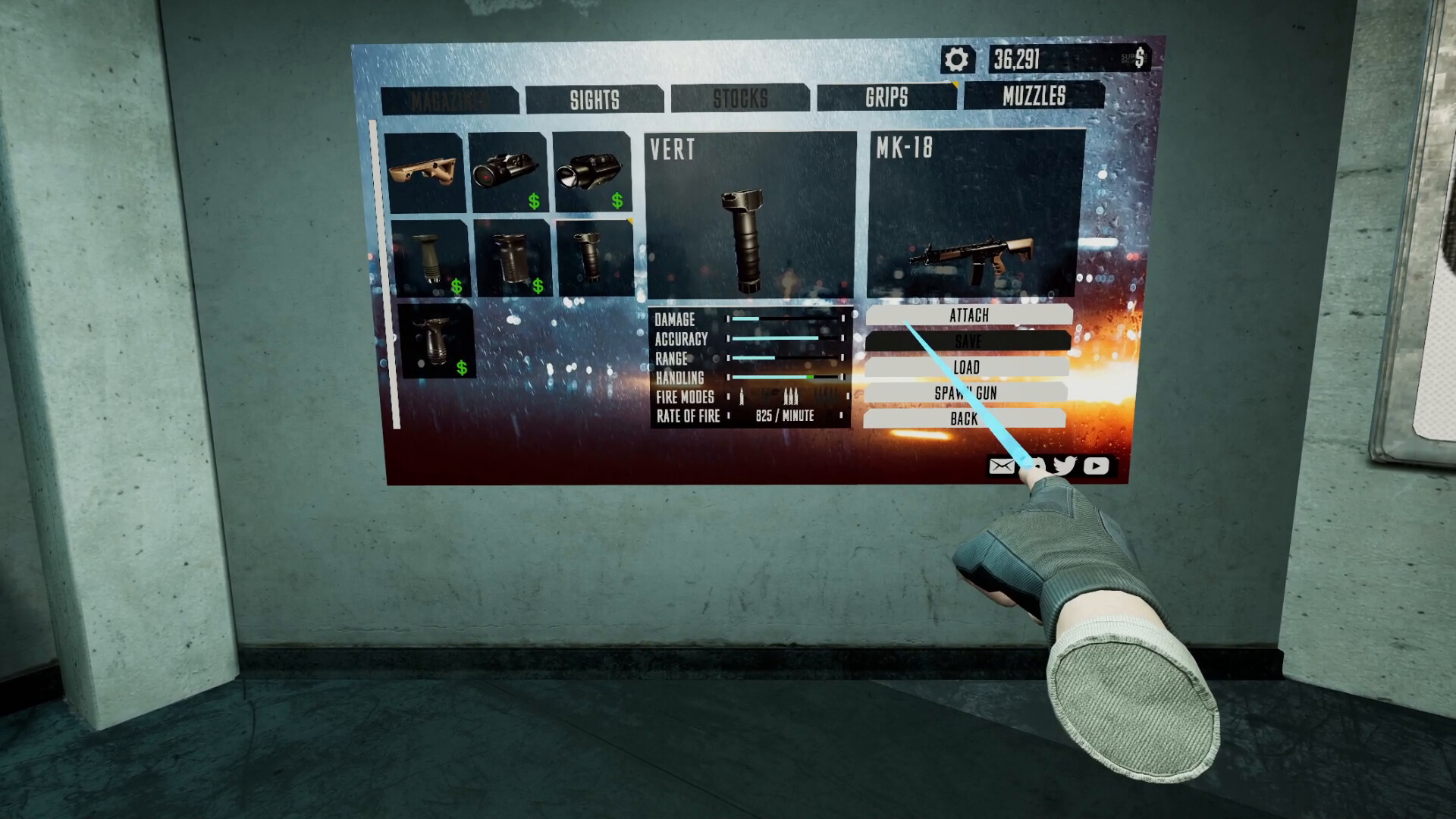Select the burst fire mode icon
The image size is (1456, 819).
(790, 394)
